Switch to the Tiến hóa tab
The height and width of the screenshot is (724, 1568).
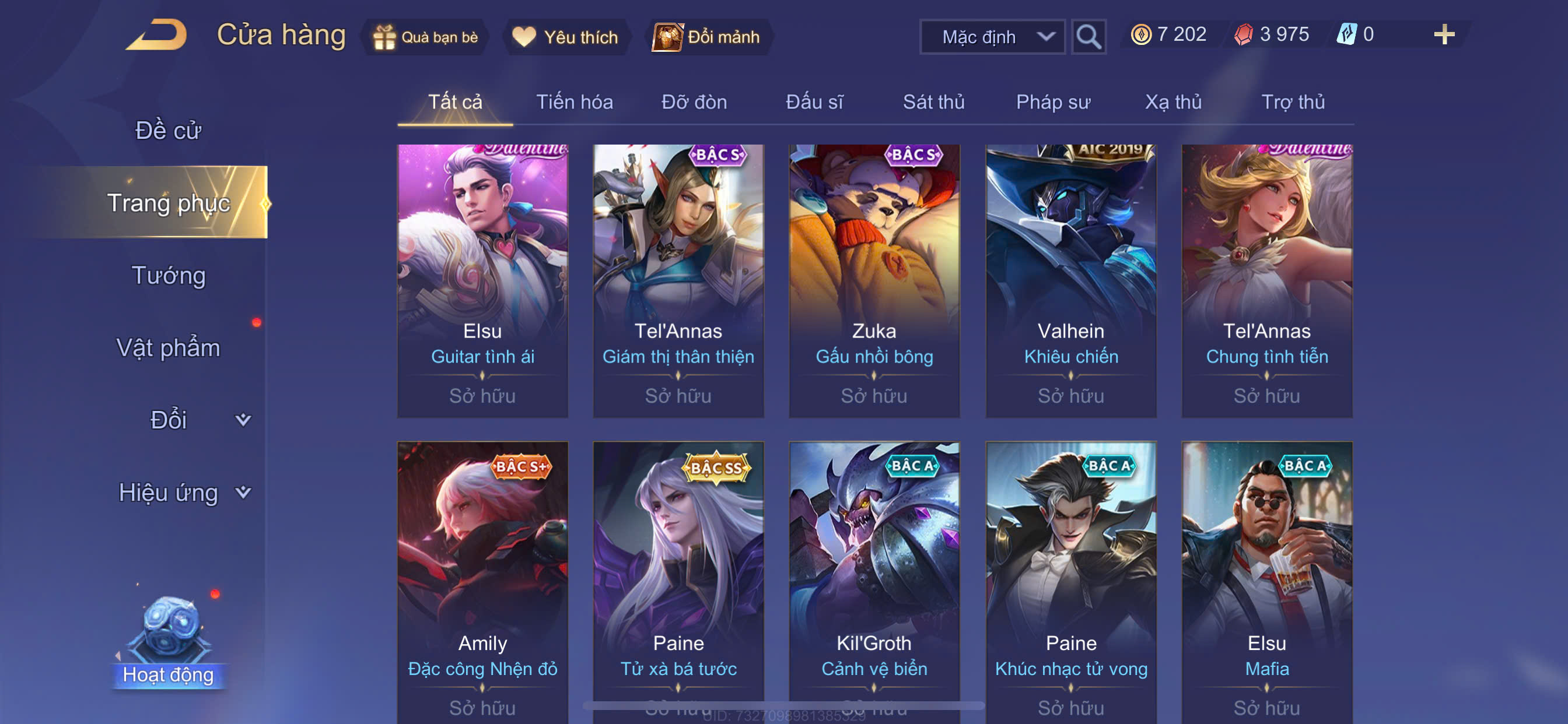point(574,101)
